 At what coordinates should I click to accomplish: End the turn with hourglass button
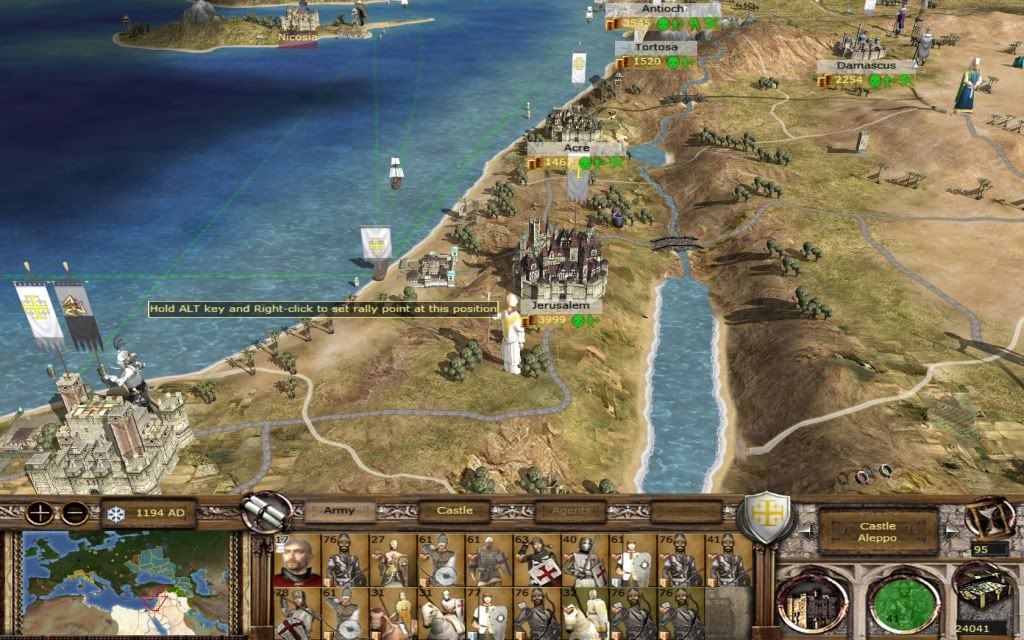coord(989,516)
